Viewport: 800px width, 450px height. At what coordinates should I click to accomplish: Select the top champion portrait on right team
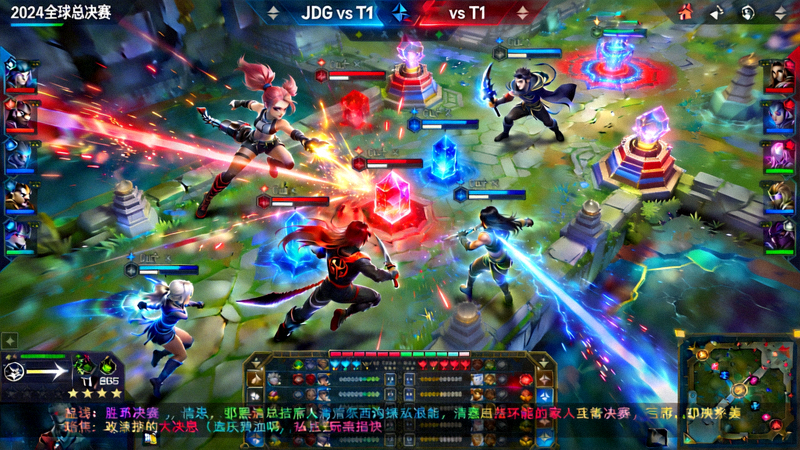click(779, 76)
